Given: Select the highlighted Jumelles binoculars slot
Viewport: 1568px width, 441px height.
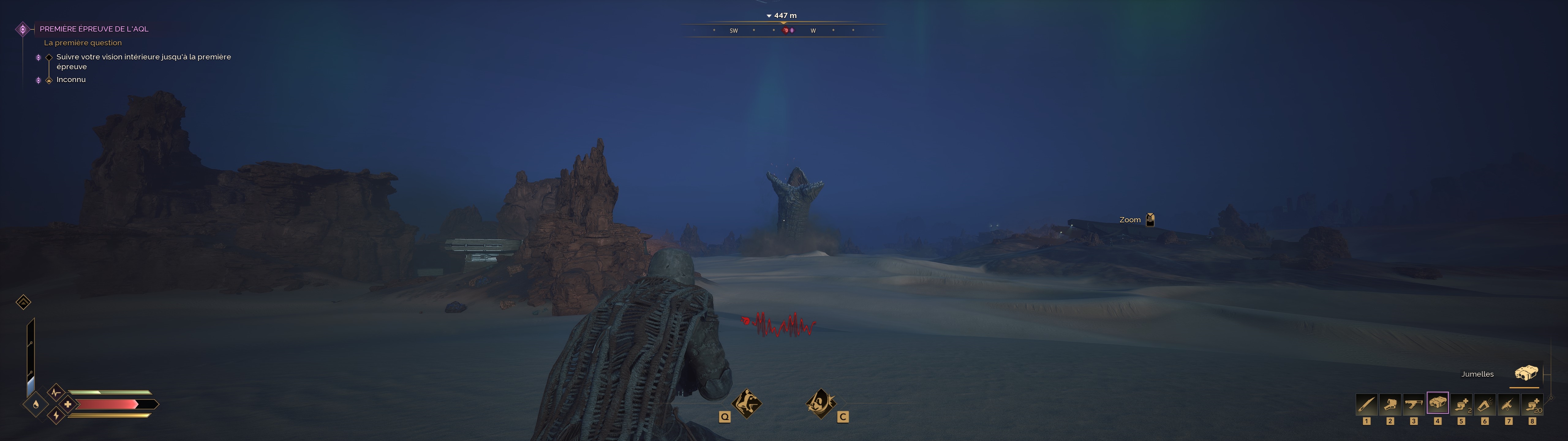Looking at the screenshot, I should pos(1438,403).
